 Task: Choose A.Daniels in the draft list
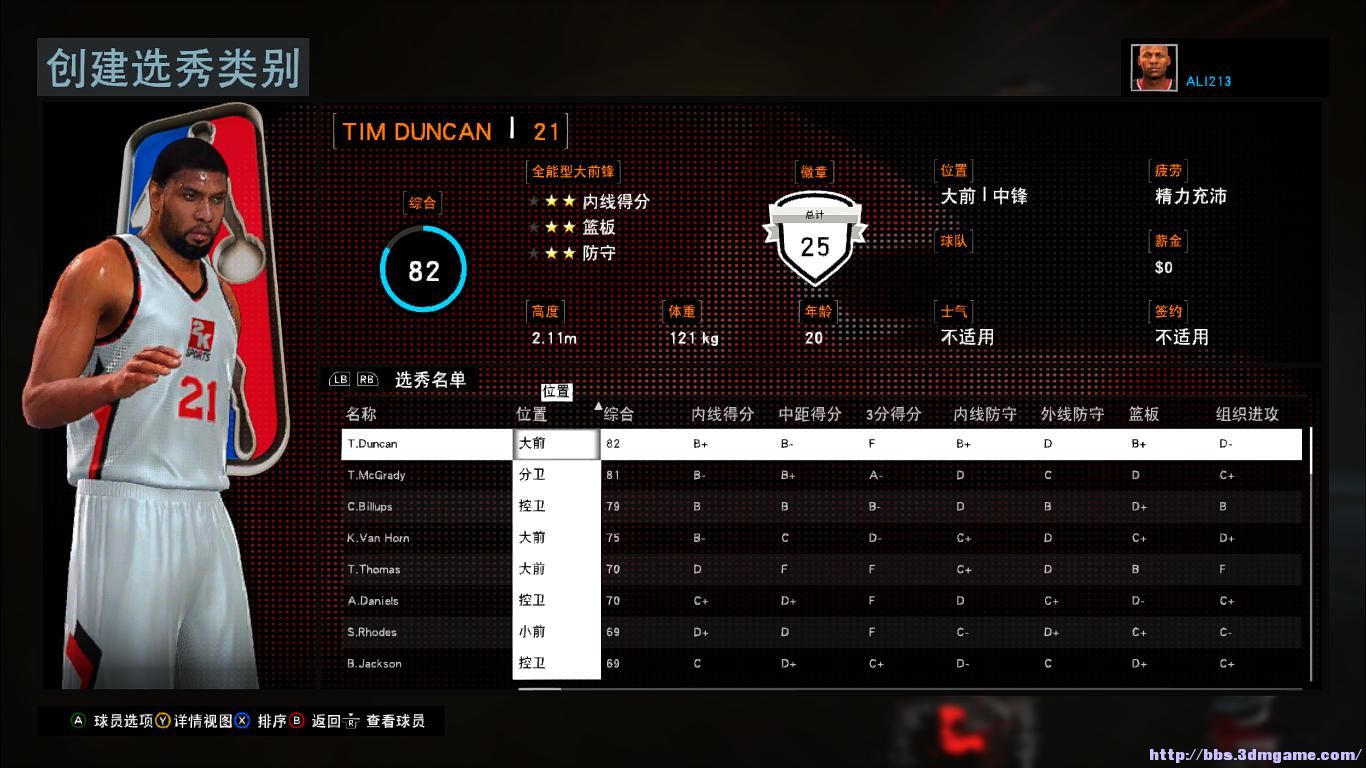[373, 601]
